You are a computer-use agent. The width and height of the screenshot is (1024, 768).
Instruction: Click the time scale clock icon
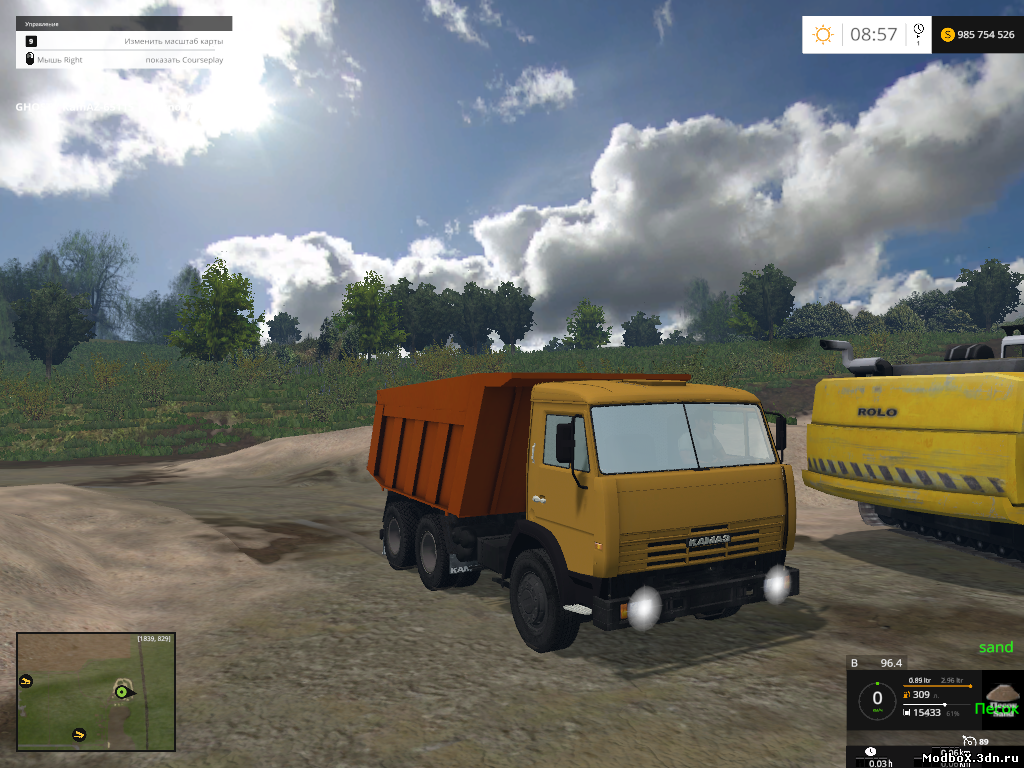918,32
